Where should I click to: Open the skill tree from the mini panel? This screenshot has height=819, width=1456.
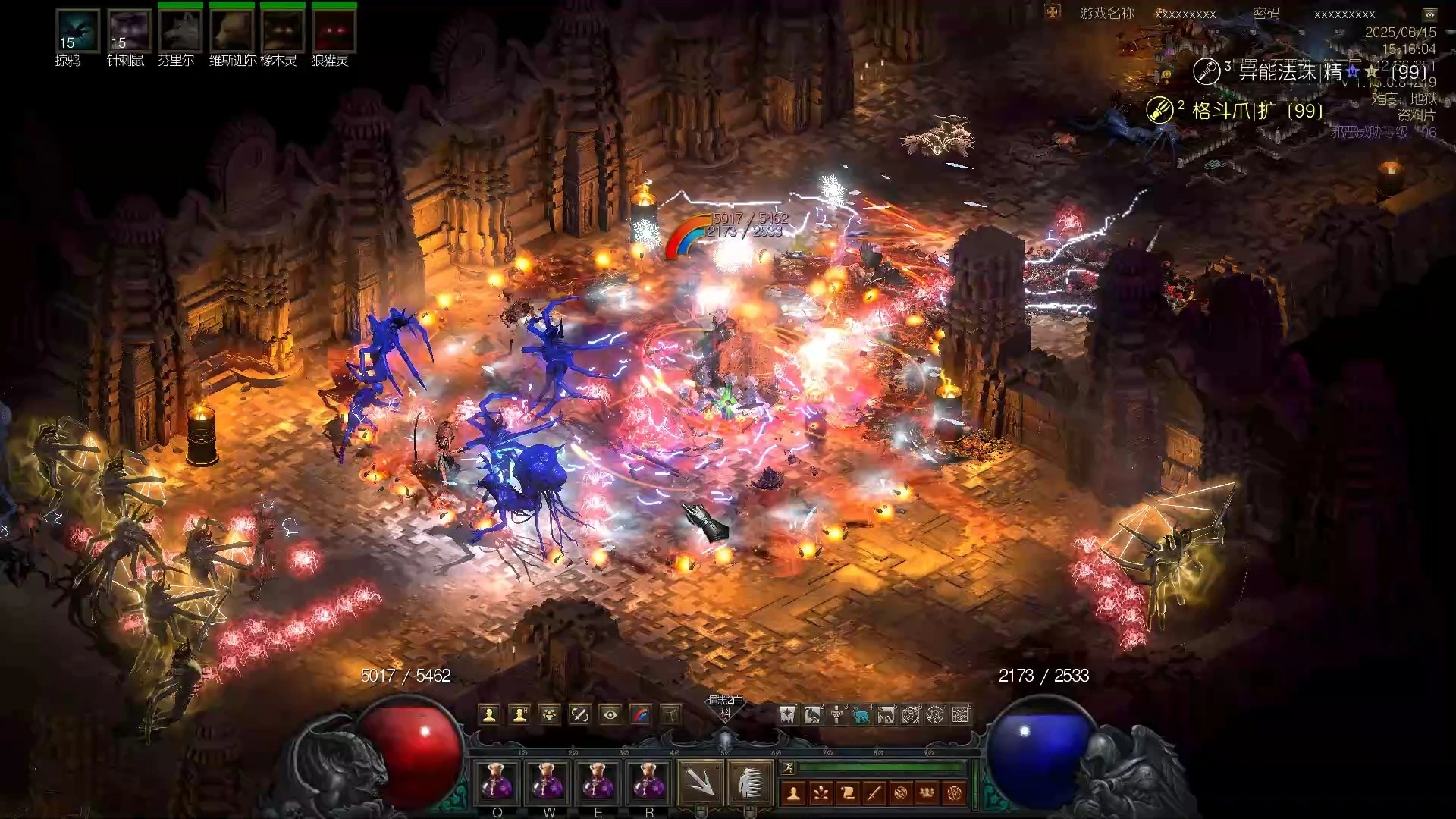[821, 793]
